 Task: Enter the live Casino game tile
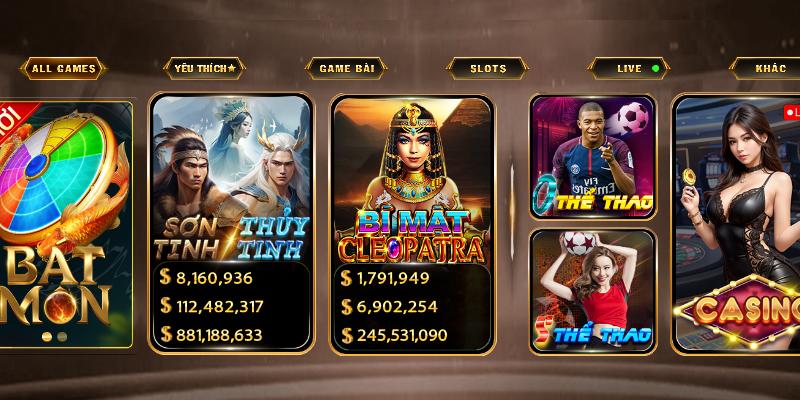[738, 225]
